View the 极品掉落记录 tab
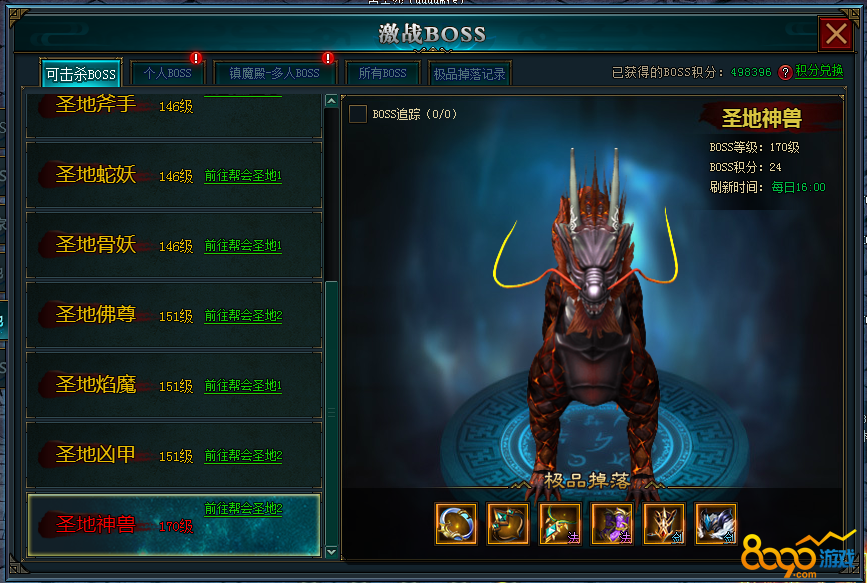Screen dimensions: 867x583 coord(468,73)
